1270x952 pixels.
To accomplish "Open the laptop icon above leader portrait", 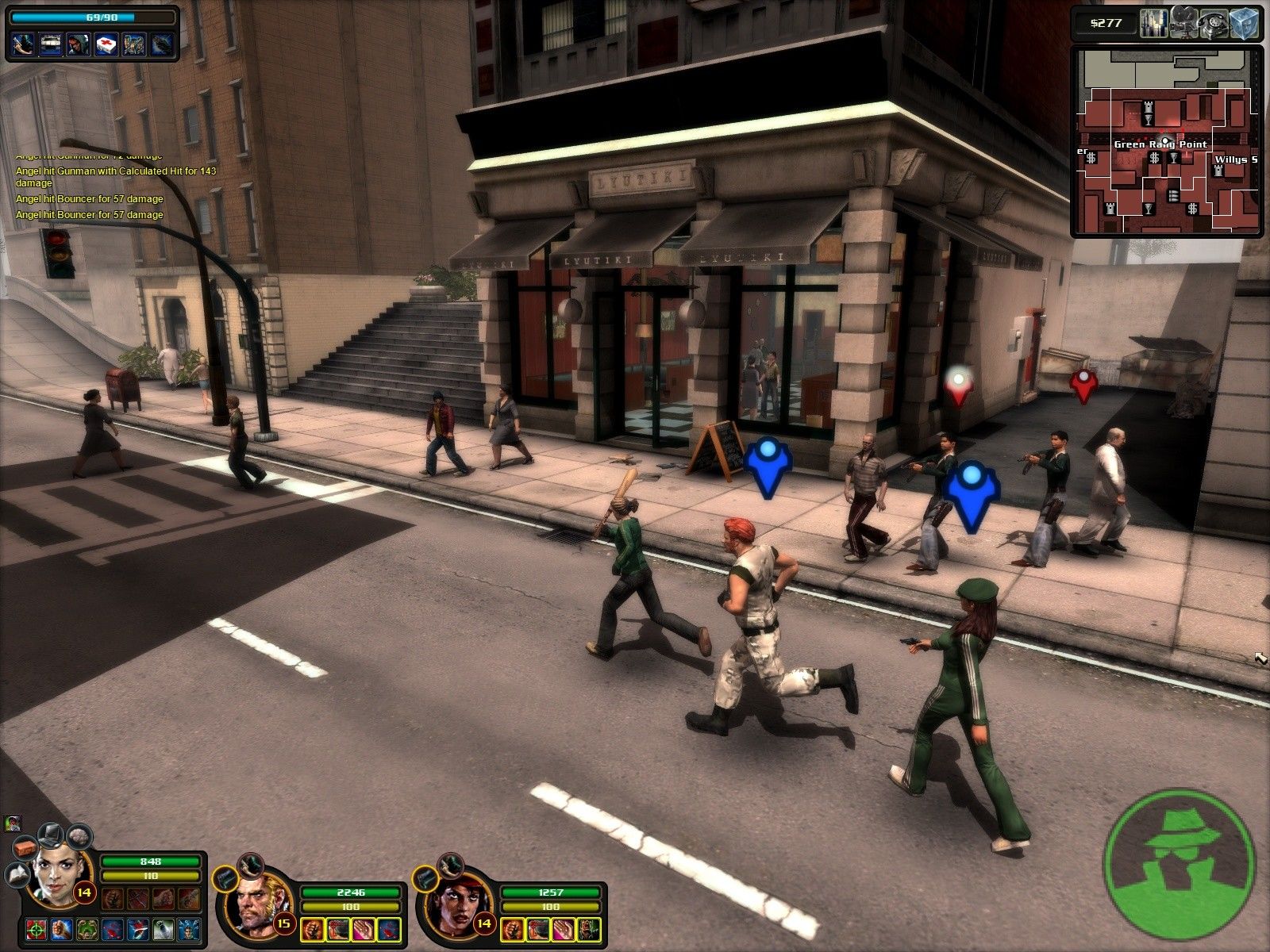I will click(x=52, y=833).
